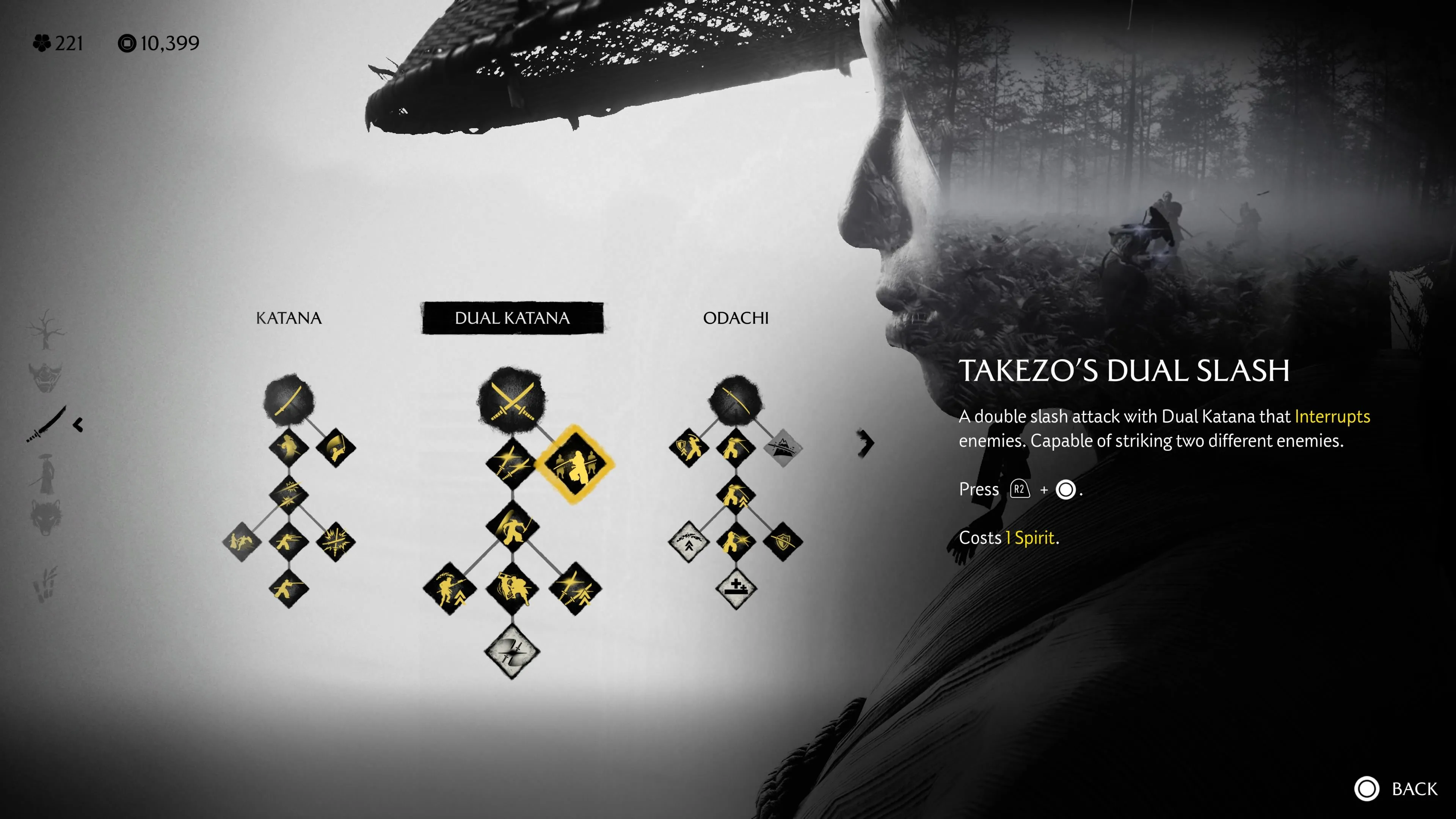Open the Katana tree root node
Screen dimensions: 1456x819
(289, 400)
